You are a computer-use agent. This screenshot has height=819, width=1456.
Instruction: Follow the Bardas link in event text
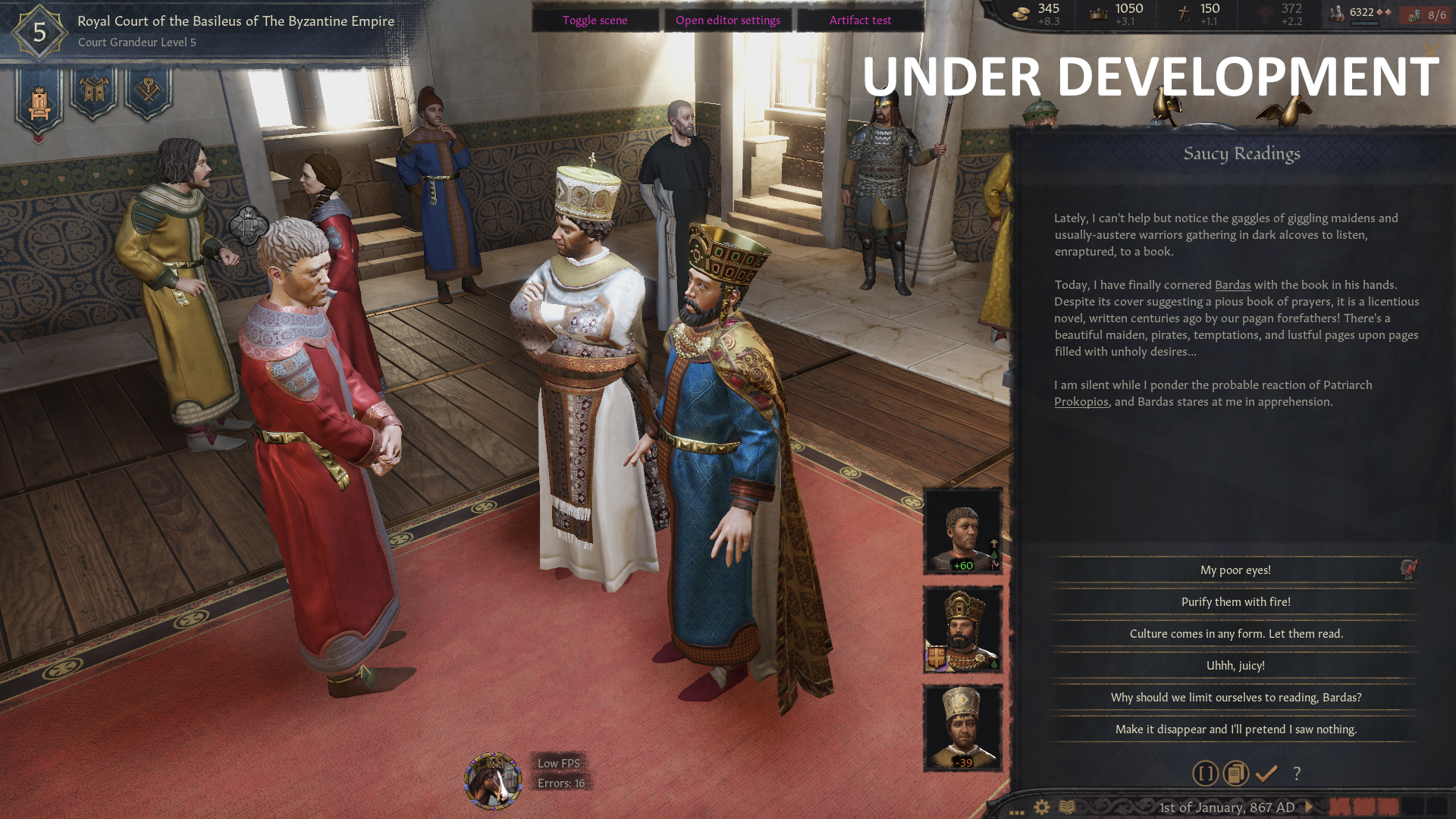pos(1232,285)
